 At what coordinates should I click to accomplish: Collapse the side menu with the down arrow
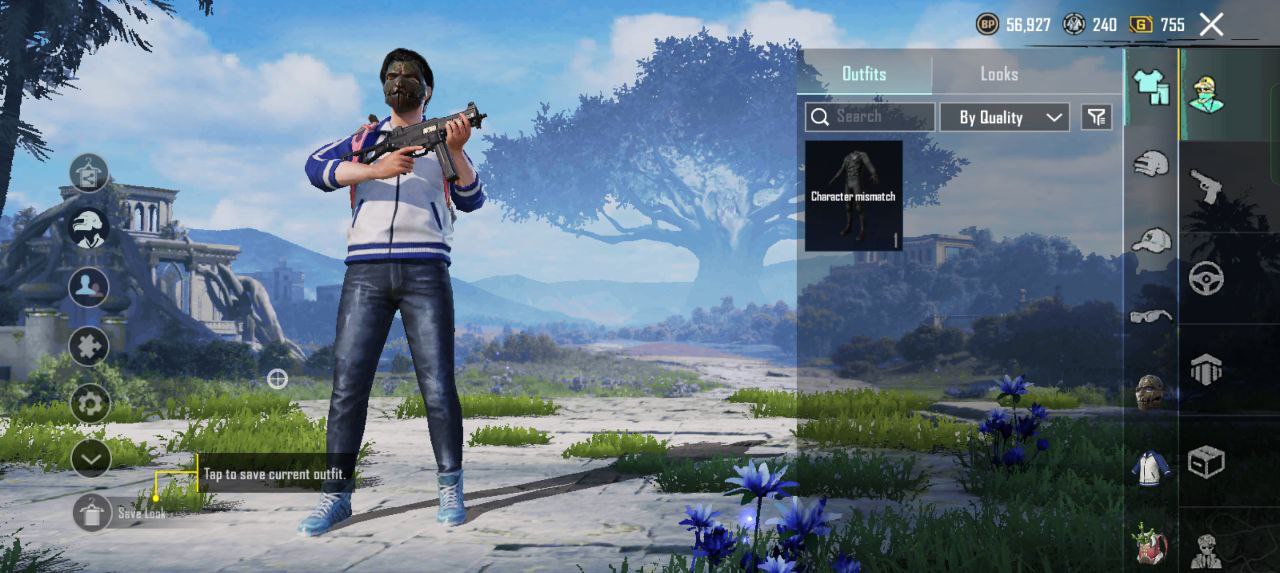(x=90, y=459)
